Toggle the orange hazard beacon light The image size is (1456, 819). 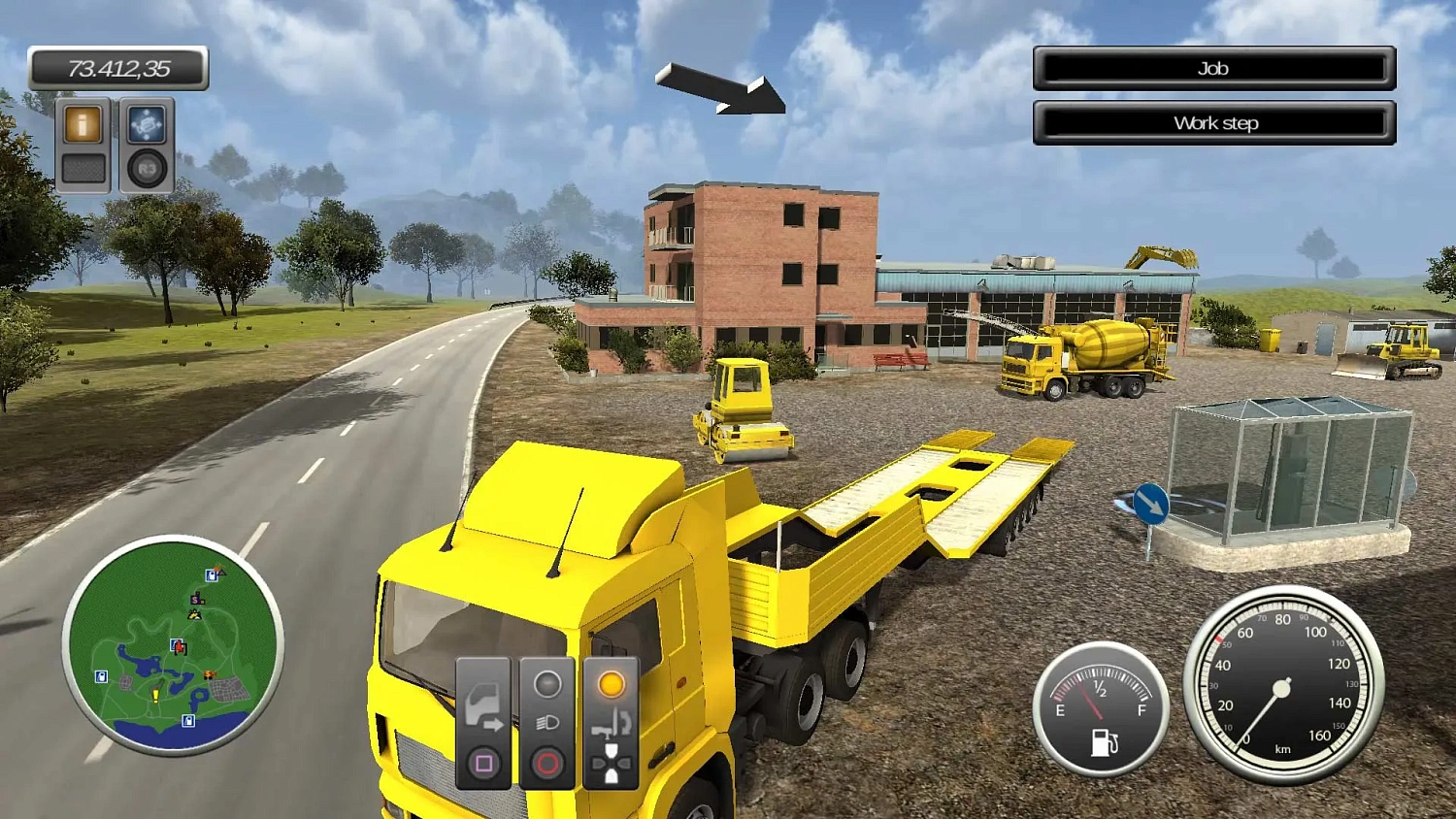pos(612,684)
